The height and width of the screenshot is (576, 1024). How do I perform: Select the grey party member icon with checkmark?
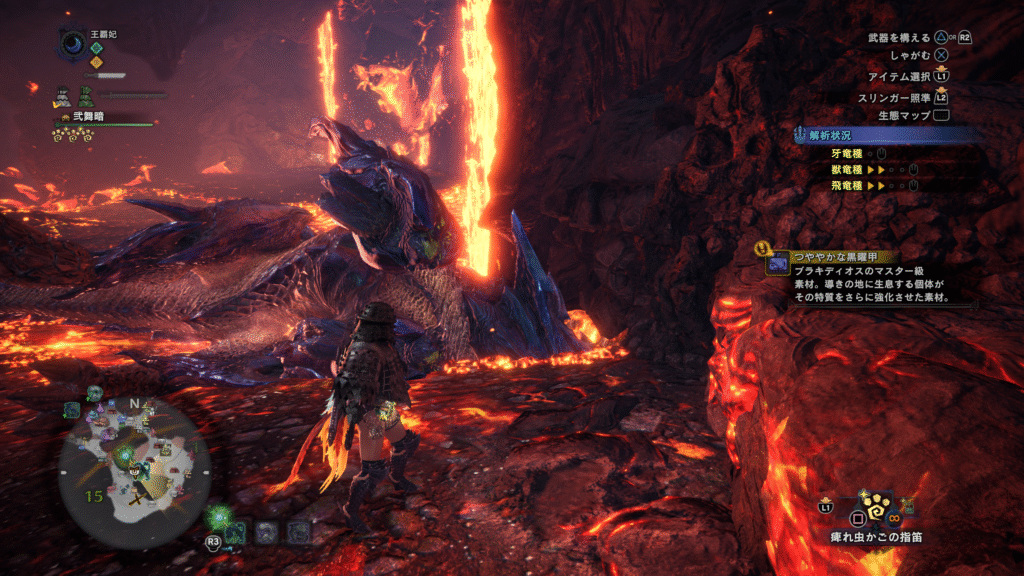(x=62, y=97)
